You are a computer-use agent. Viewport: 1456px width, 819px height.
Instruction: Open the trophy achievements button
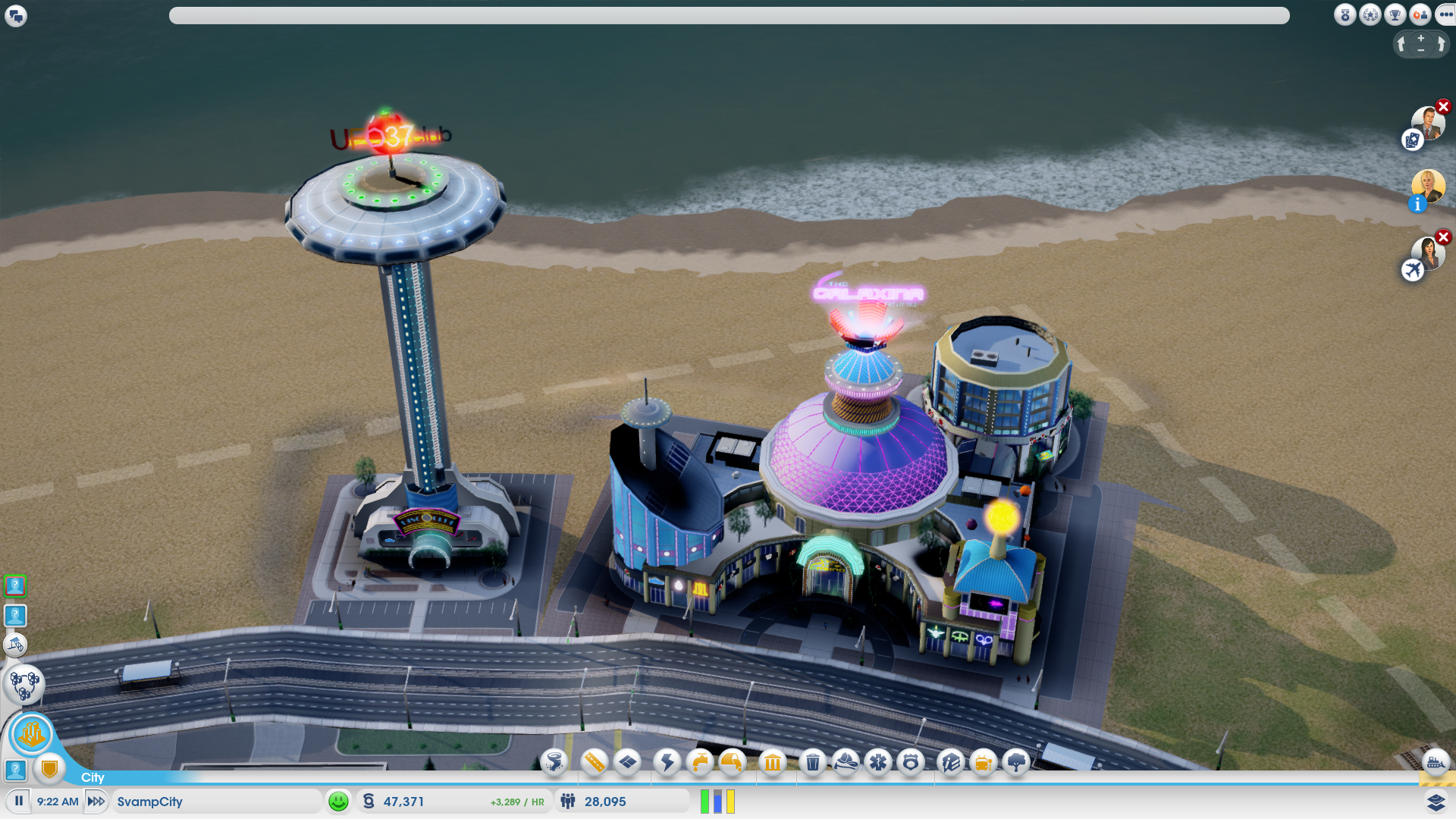(1395, 14)
